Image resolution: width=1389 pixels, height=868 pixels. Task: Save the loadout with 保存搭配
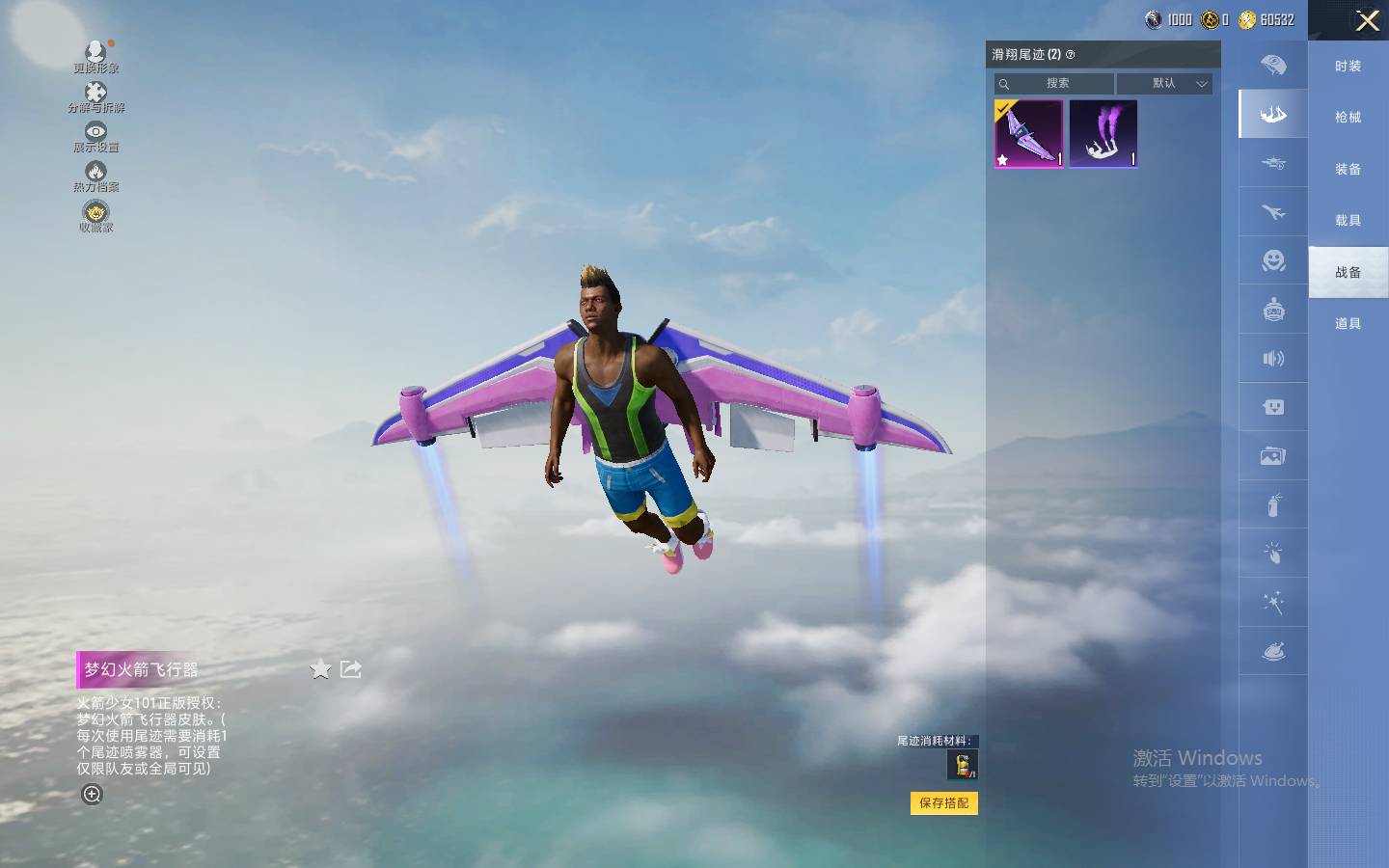(943, 803)
